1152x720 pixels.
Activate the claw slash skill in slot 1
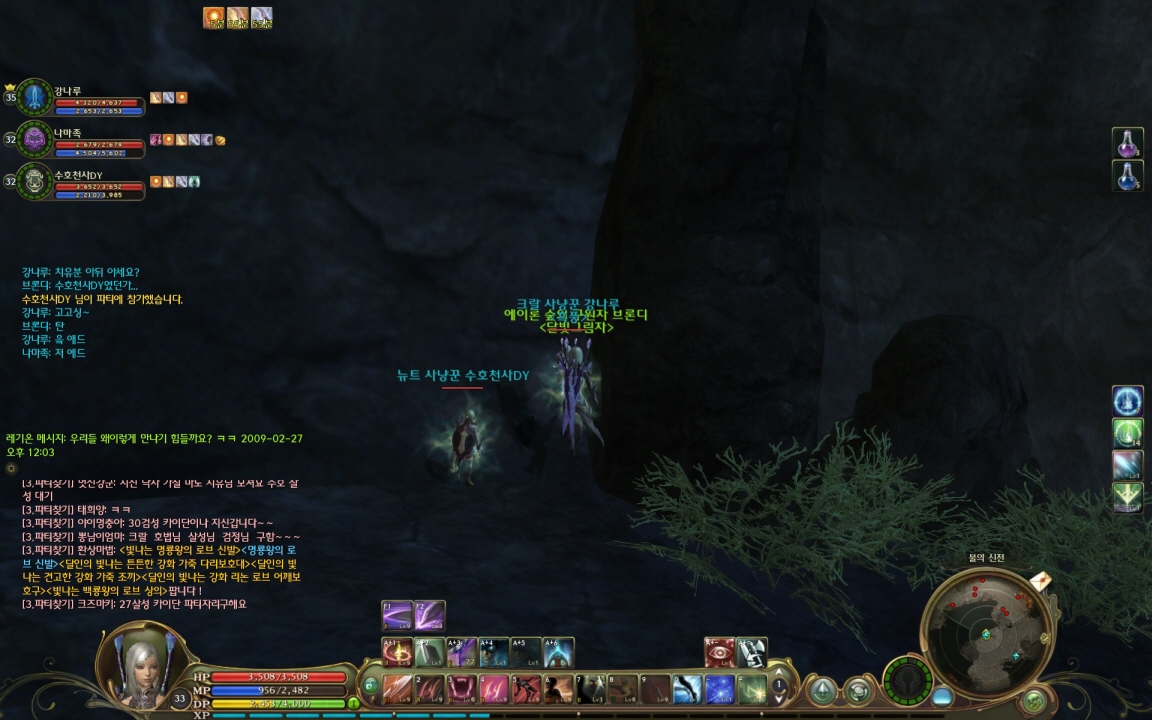(x=399, y=689)
